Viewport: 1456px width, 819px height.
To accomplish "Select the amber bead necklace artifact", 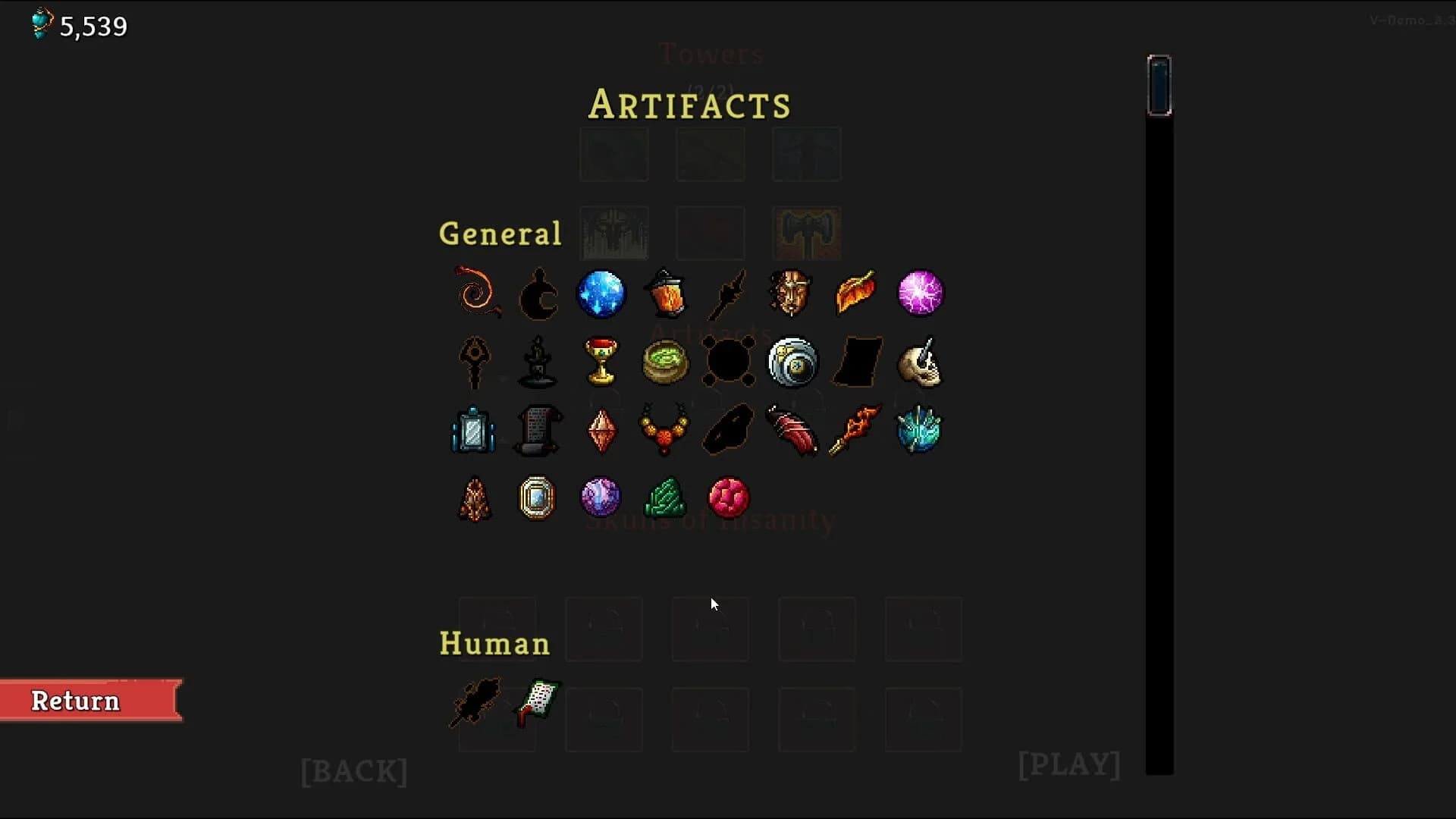I will click(665, 431).
